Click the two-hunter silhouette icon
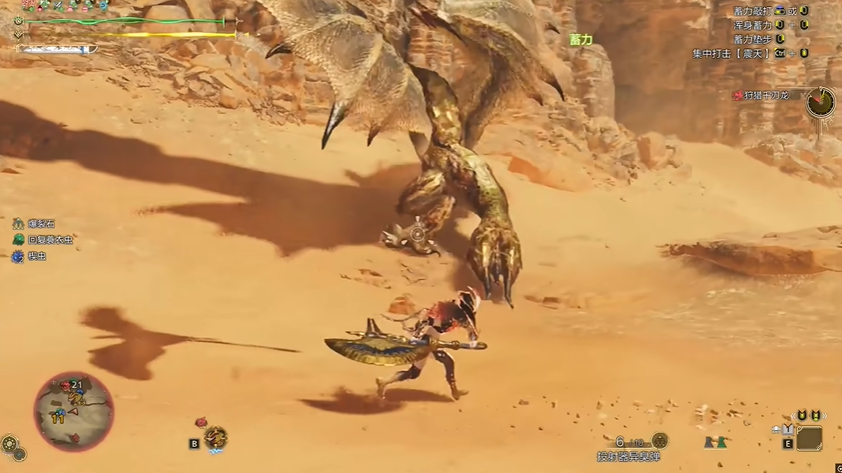842x473 pixels. [714, 441]
